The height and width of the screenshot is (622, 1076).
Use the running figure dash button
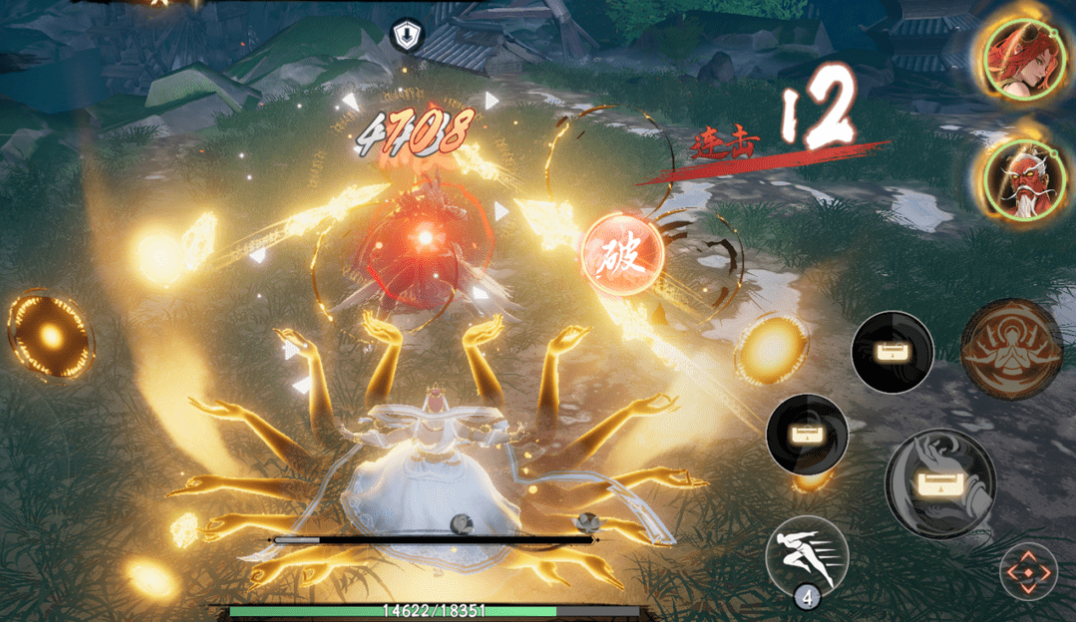[x=806, y=556]
